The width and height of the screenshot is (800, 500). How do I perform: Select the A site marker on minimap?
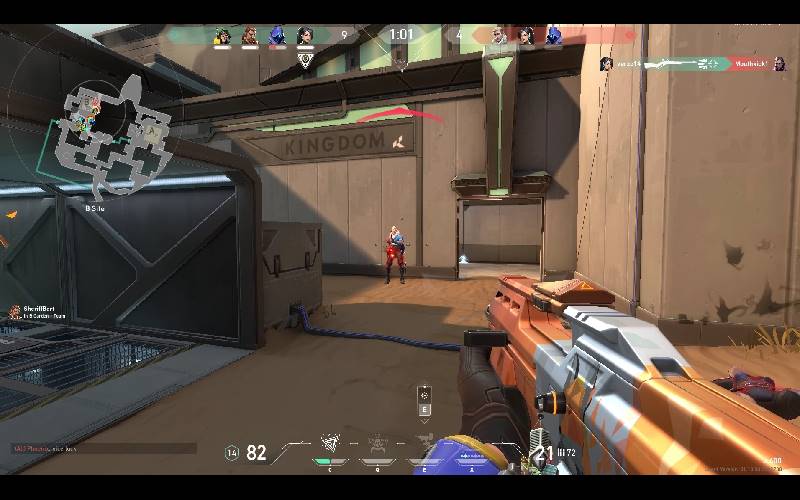pos(152,130)
